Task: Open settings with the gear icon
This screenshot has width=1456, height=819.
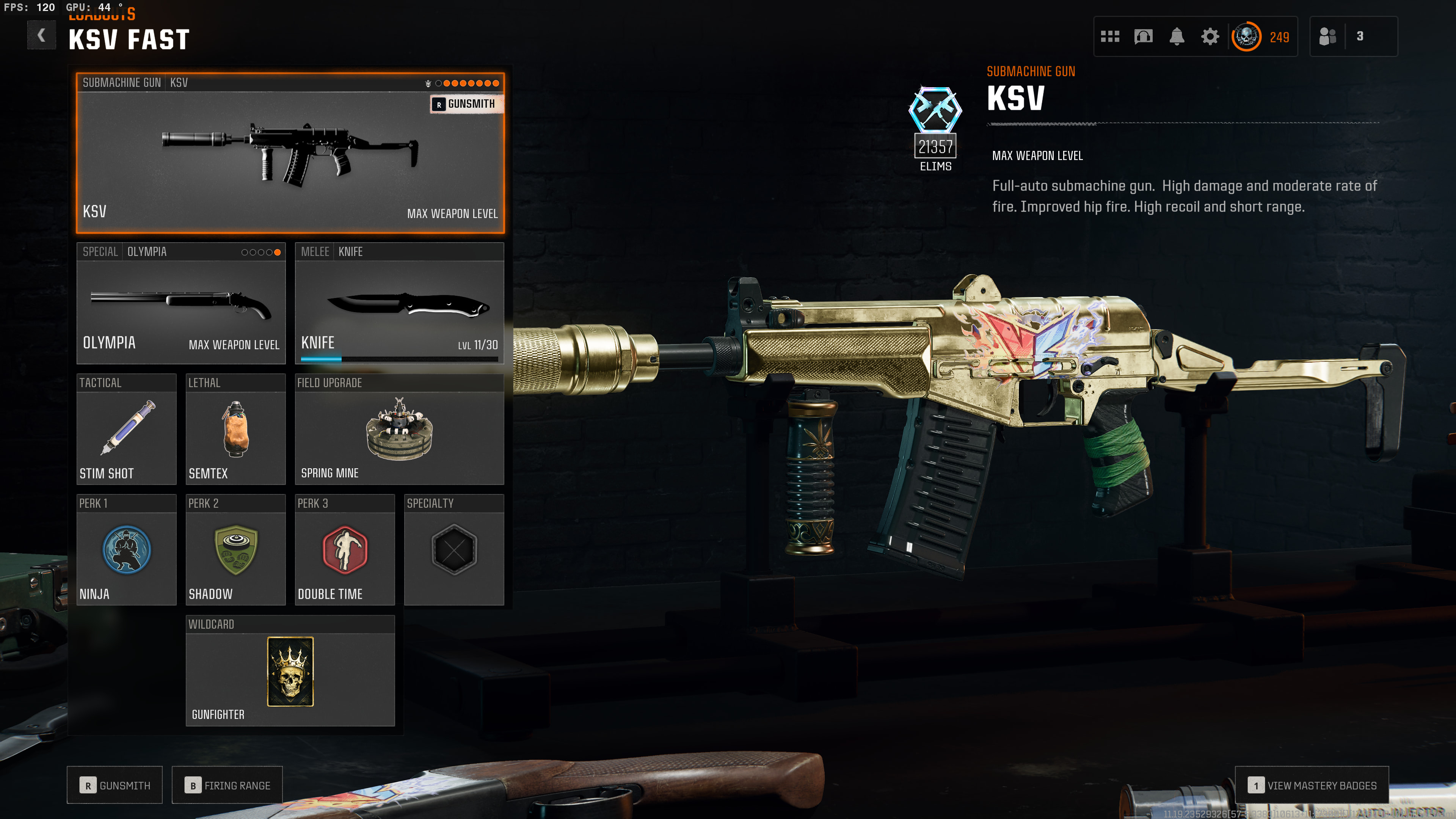Action: point(1210,37)
